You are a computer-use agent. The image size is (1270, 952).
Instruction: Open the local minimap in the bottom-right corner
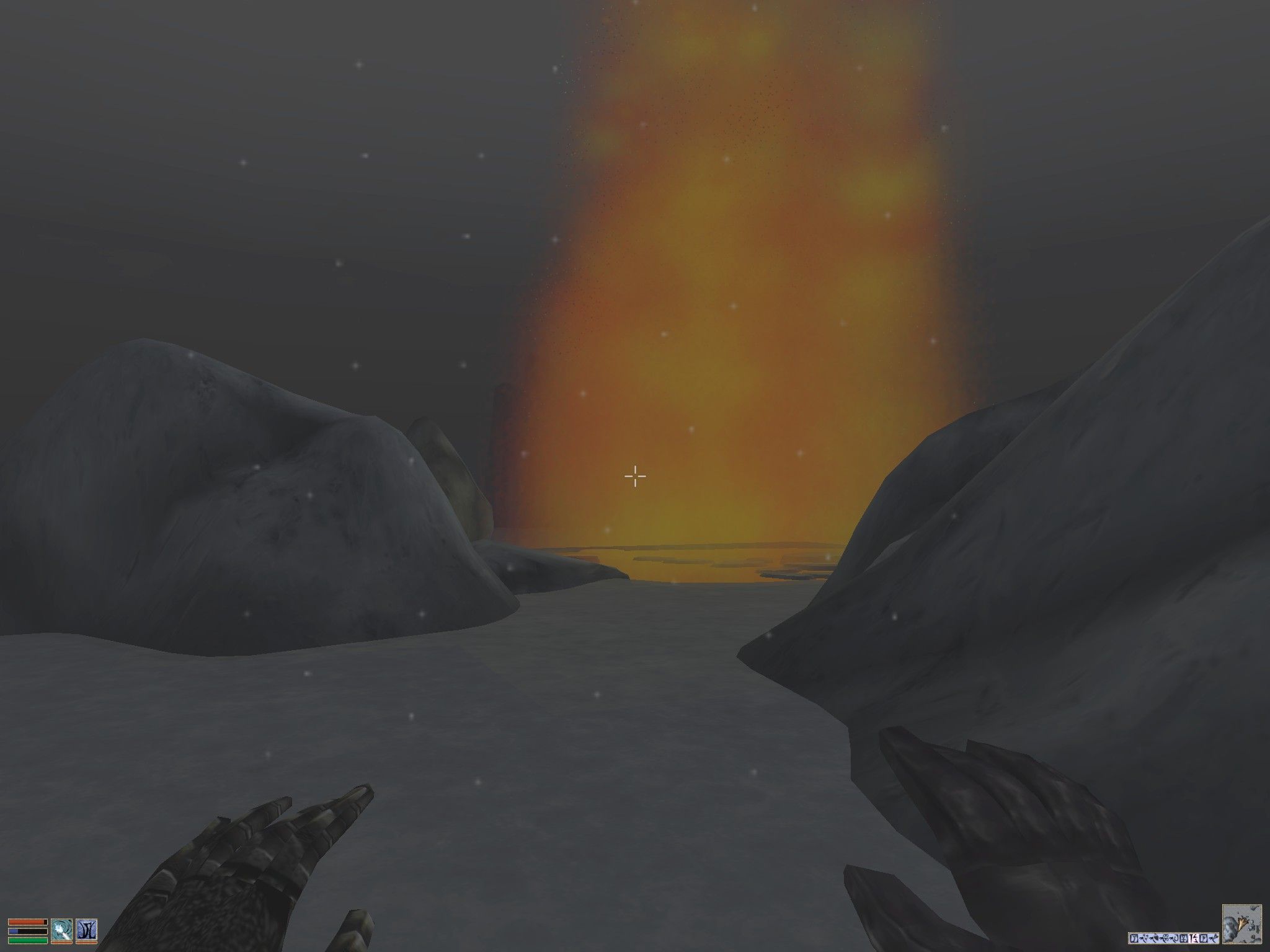[x=1241, y=923]
